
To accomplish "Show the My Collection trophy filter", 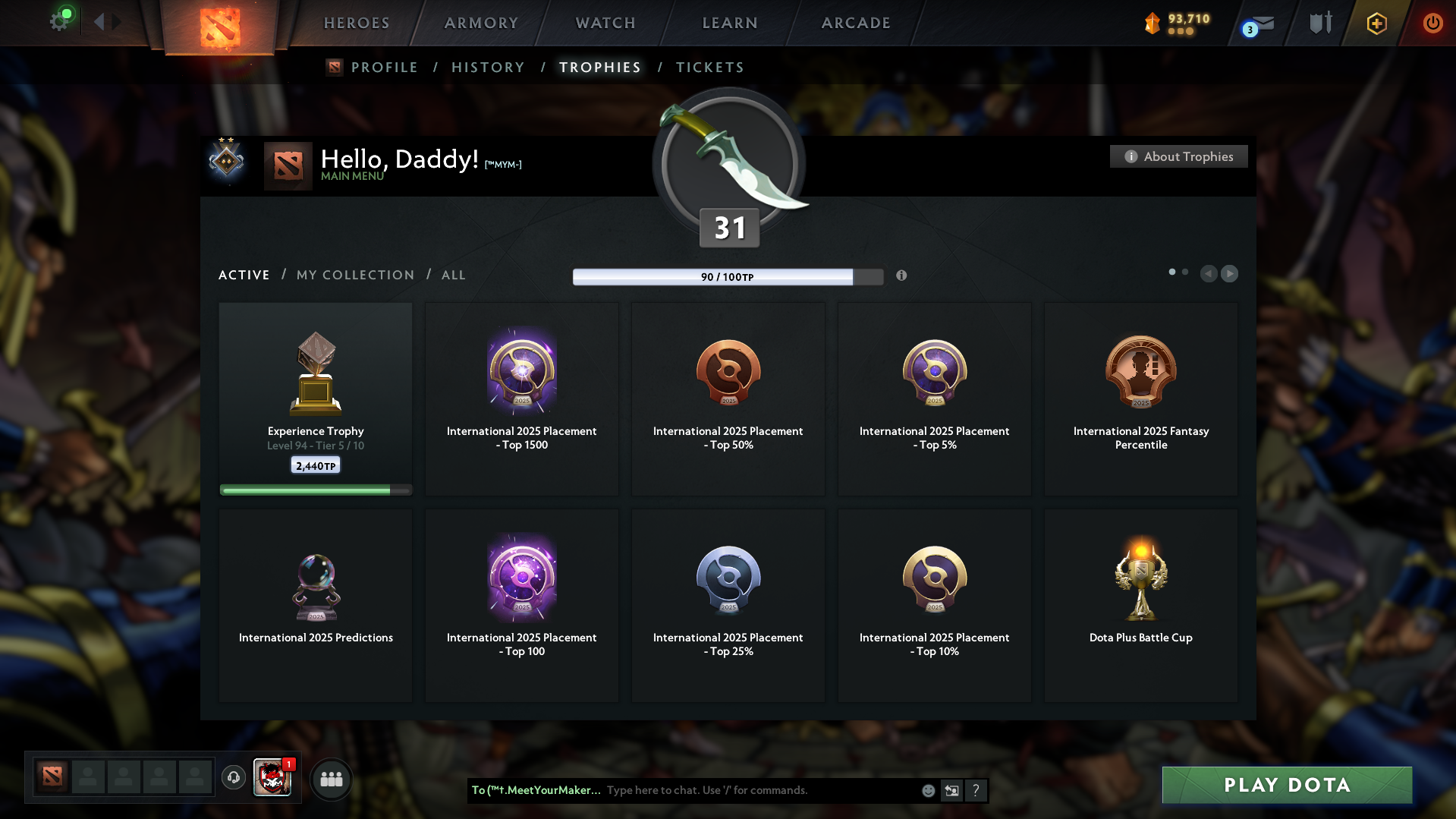I will coord(355,275).
